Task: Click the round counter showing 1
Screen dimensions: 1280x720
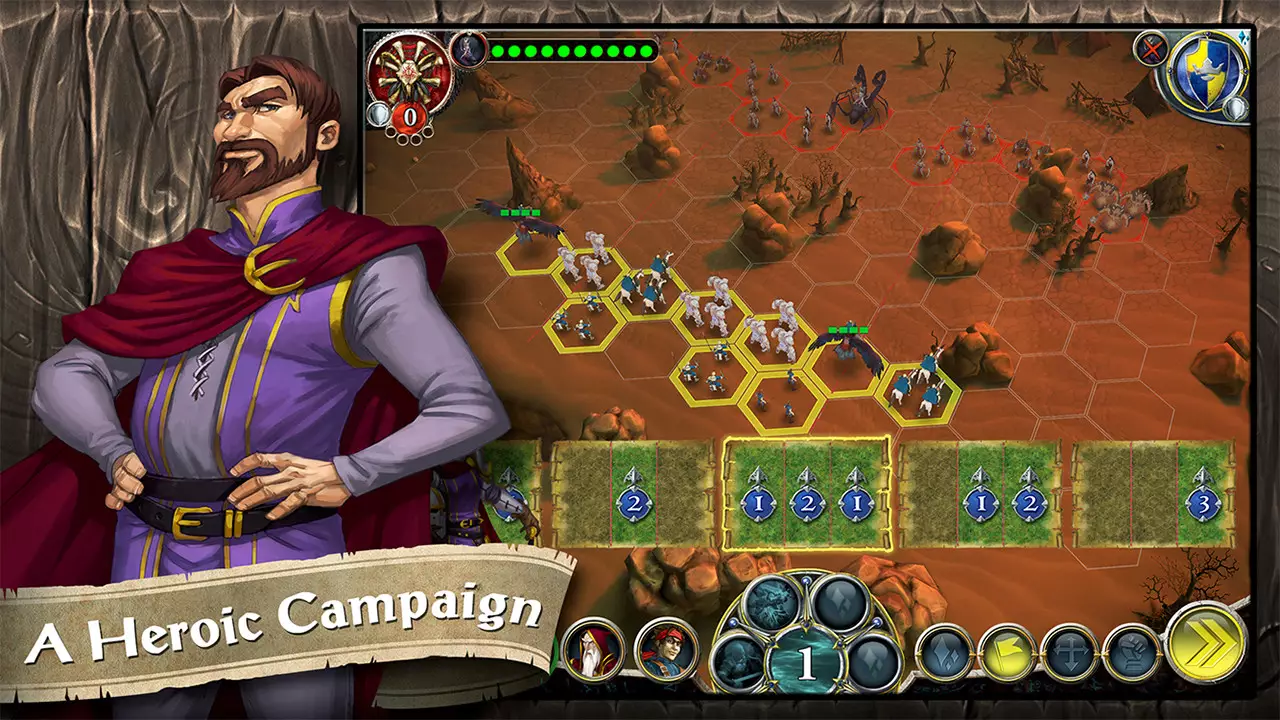Action: click(805, 660)
